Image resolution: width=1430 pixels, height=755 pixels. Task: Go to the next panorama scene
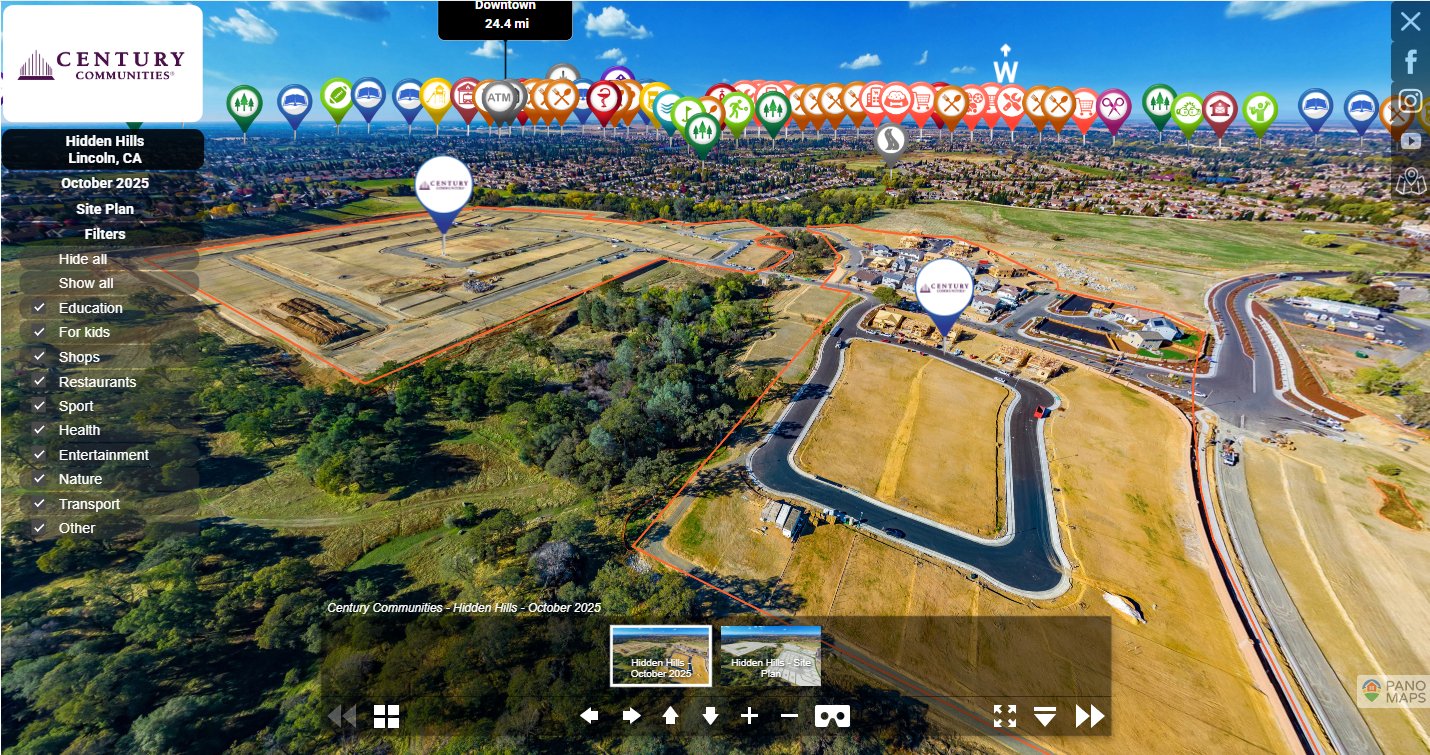[1089, 716]
